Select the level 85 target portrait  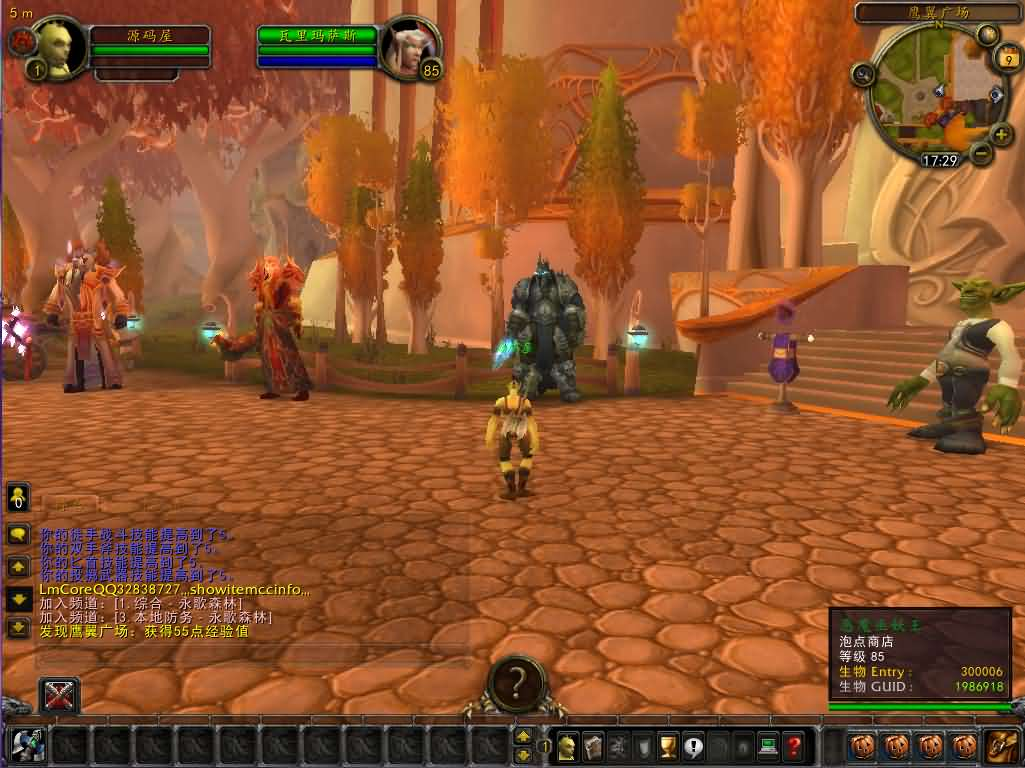pyautogui.click(x=408, y=45)
